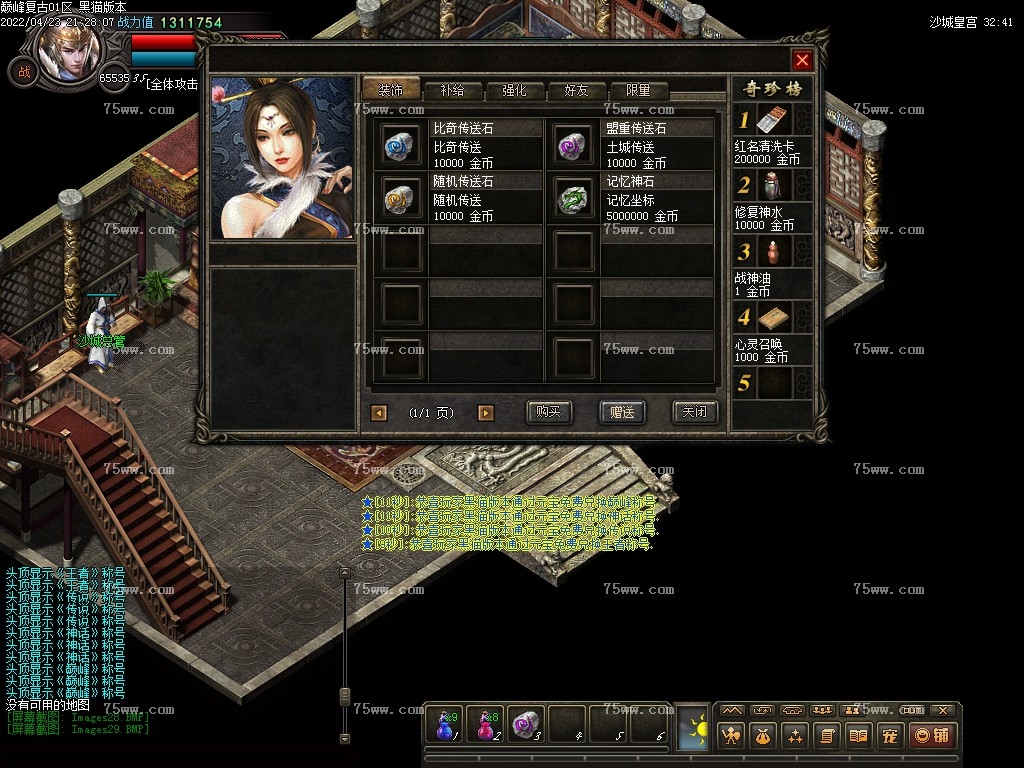This screenshot has height=768, width=1024.
Task: Switch to the 限量 limited tab
Action: tap(638, 90)
